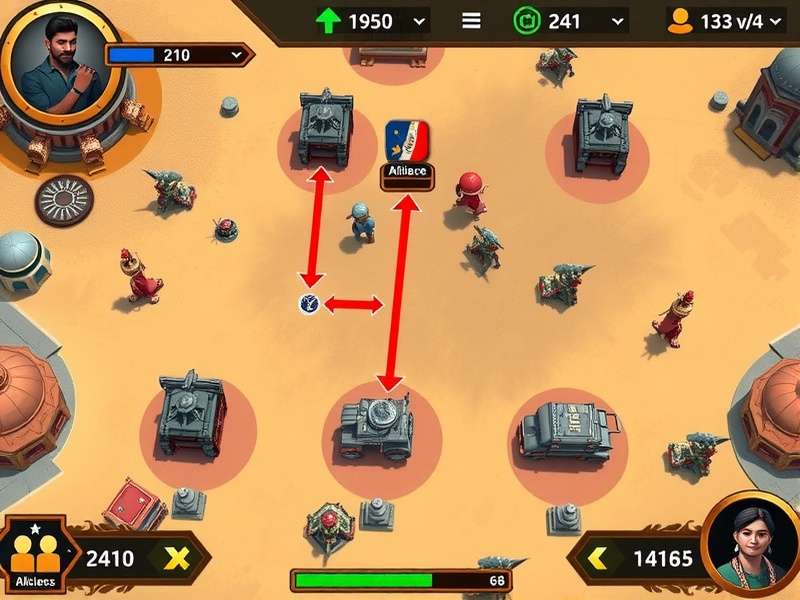This screenshot has height=600, width=800.
Task: Select the small blue round marker icon
Action: (308, 303)
